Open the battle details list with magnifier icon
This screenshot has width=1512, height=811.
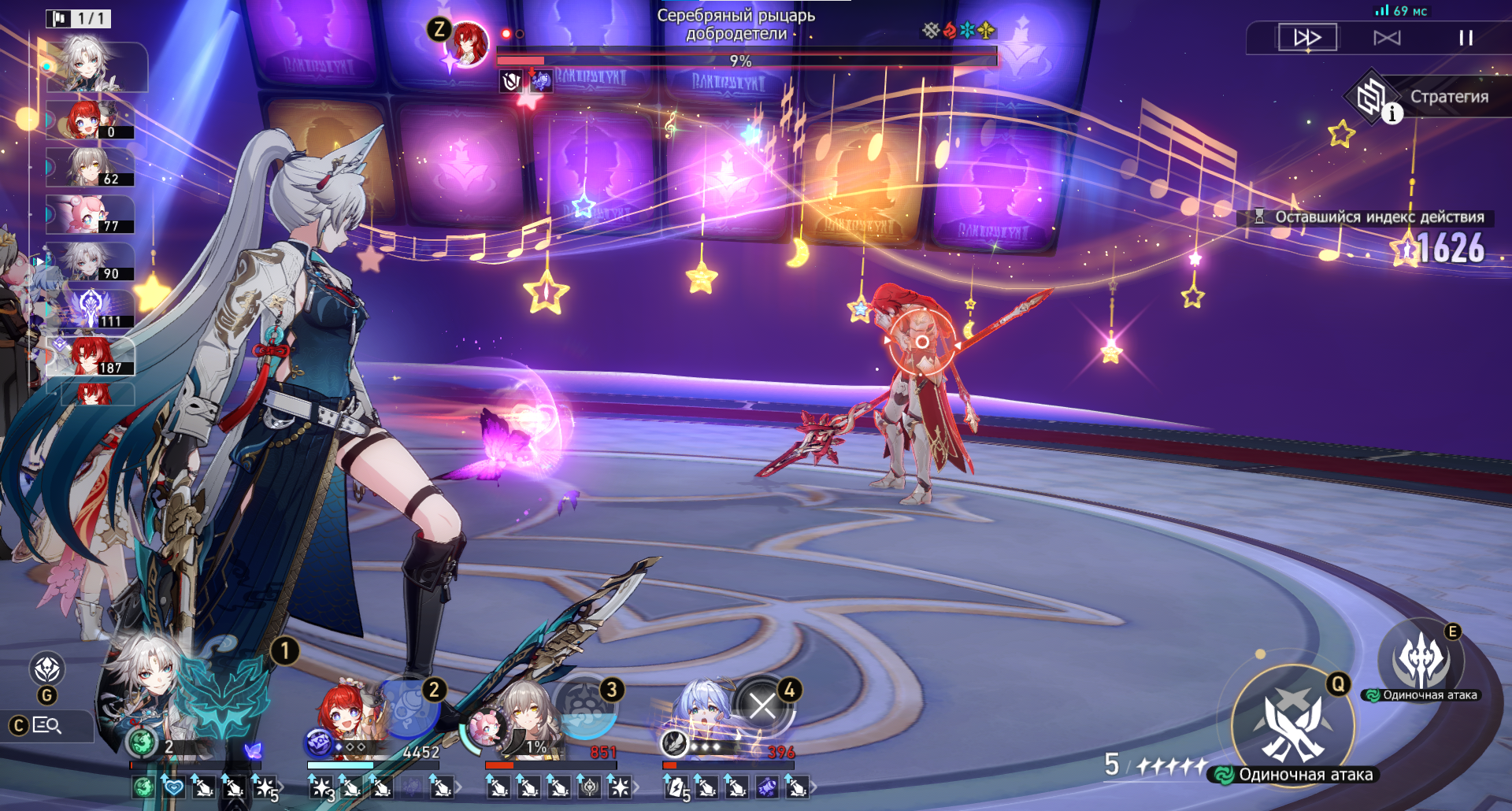[x=47, y=725]
